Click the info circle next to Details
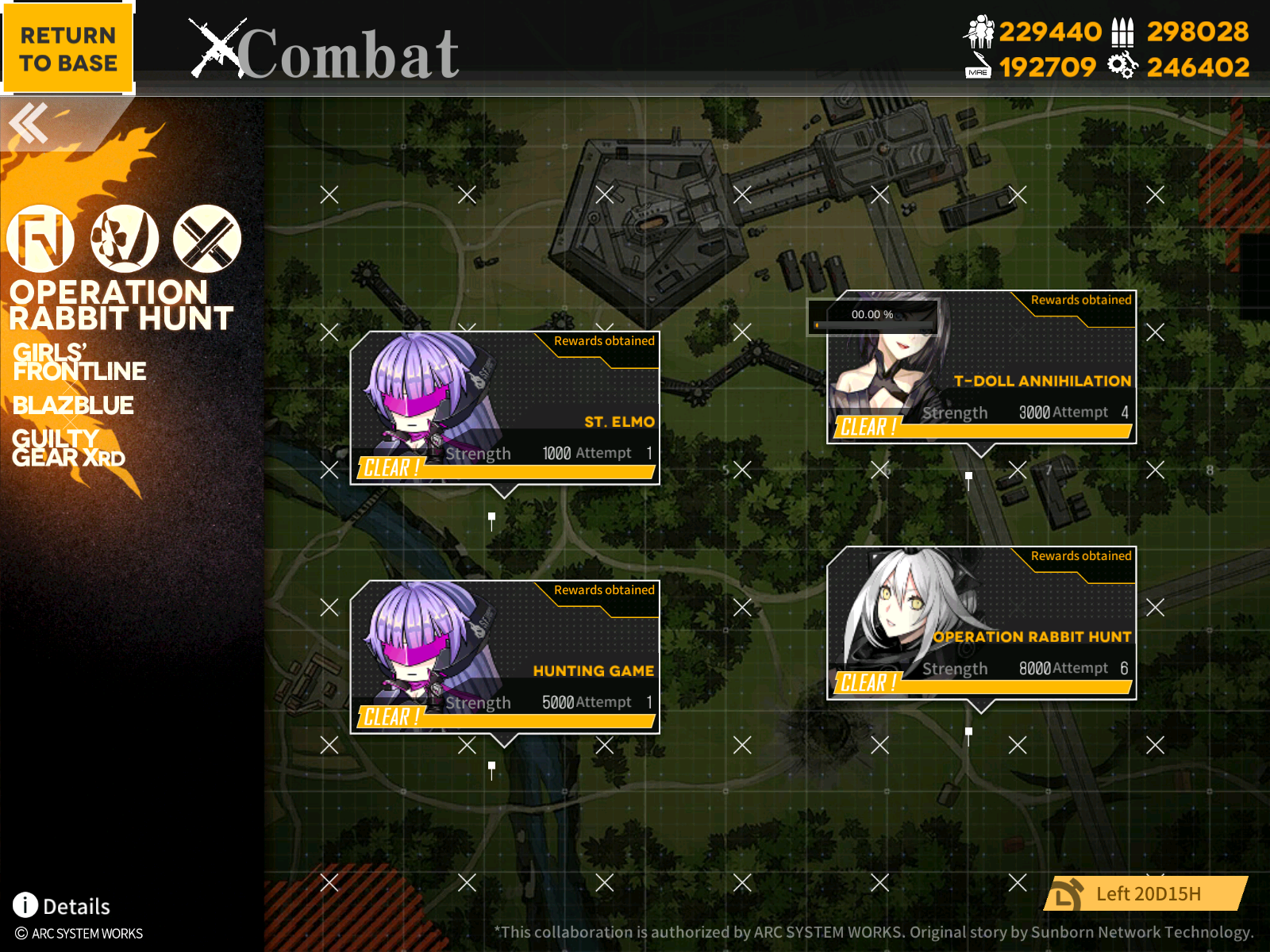Image resolution: width=1270 pixels, height=952 pixels. click(x=25, y=906)
